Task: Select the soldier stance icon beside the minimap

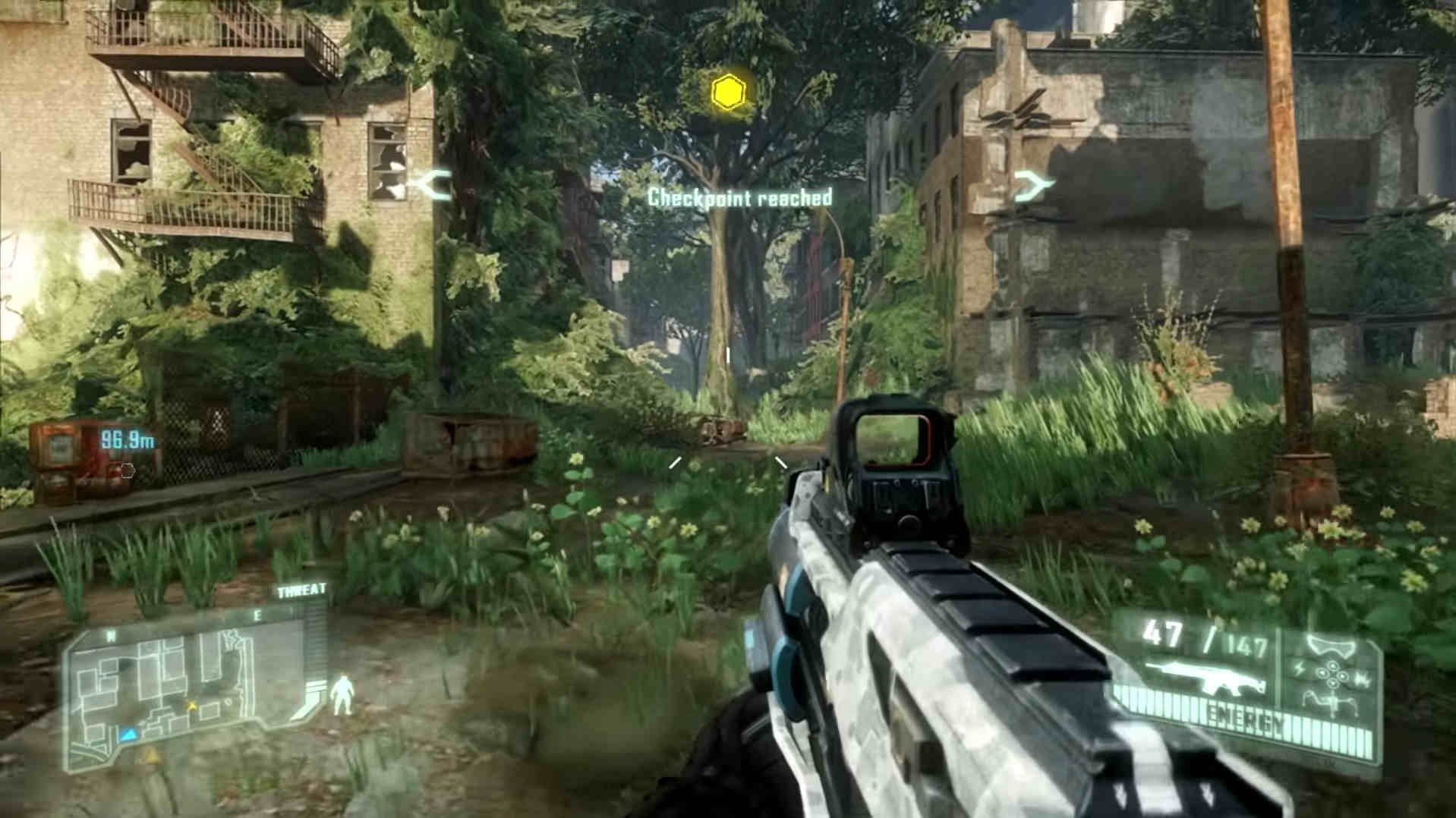Action: (x=342, y=693)
